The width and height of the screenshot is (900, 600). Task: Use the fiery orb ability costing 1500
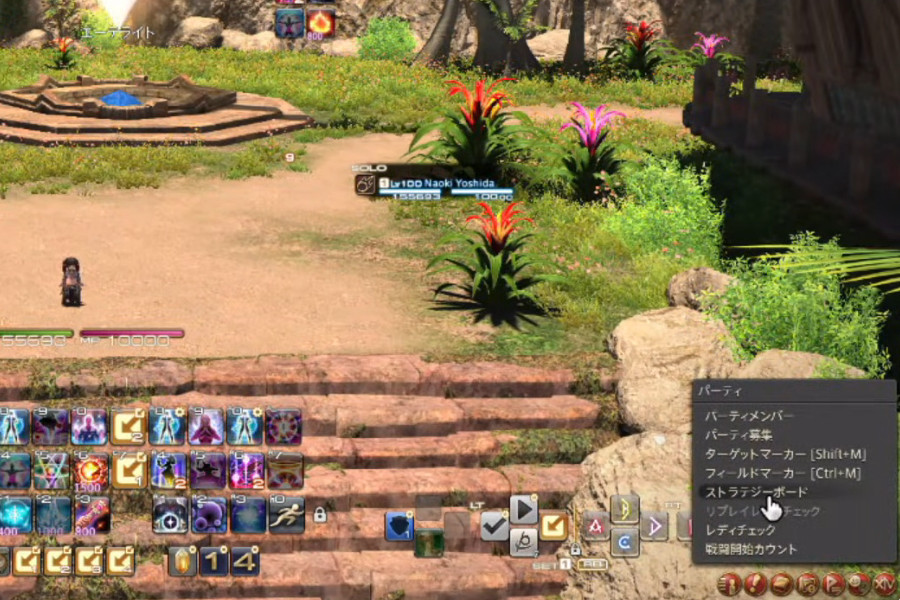(x=91, y=469)
